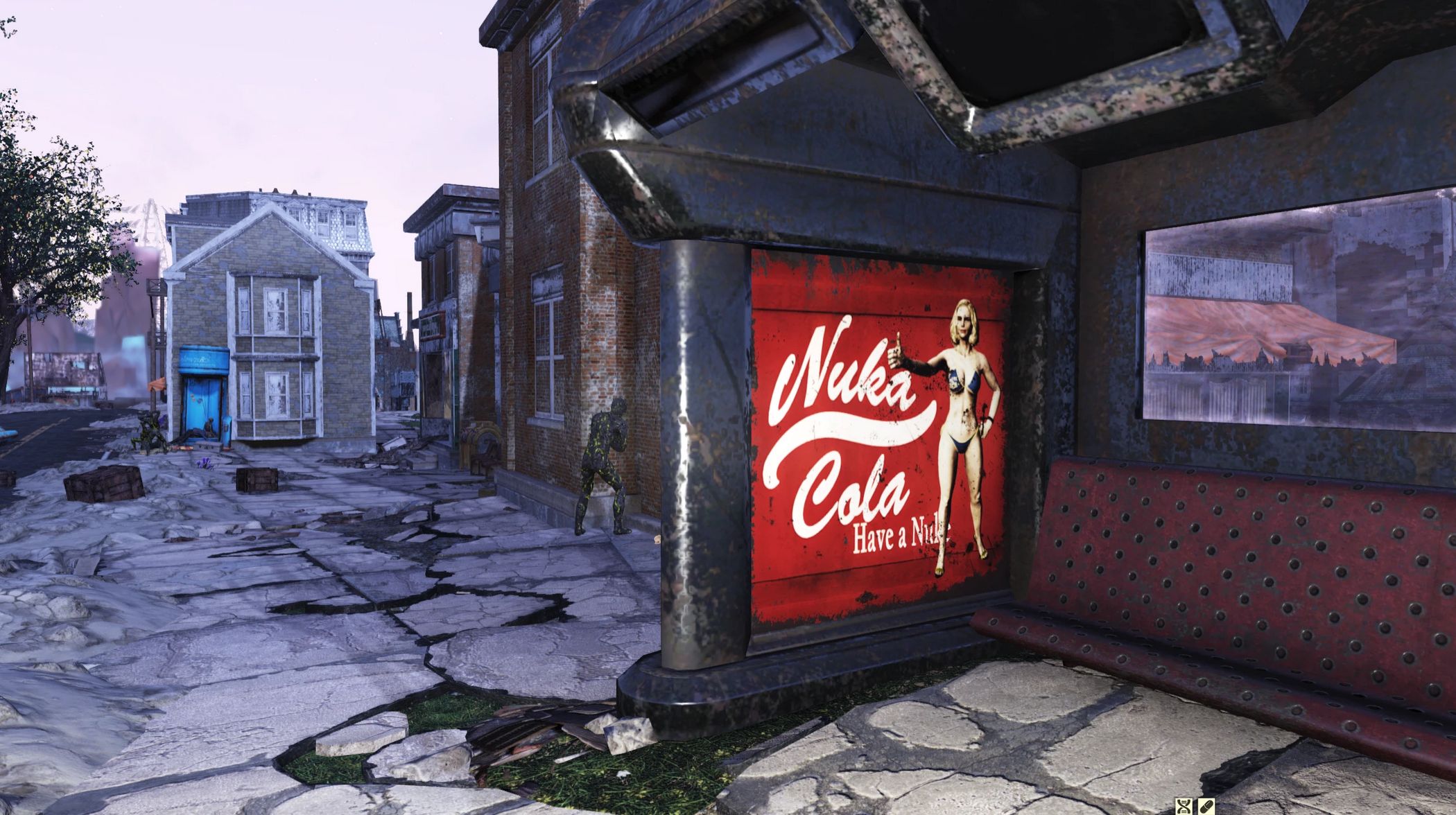The image size is (1456, 815).
Task: Click the DNA mutation status icon
Action: [1184, 806]
